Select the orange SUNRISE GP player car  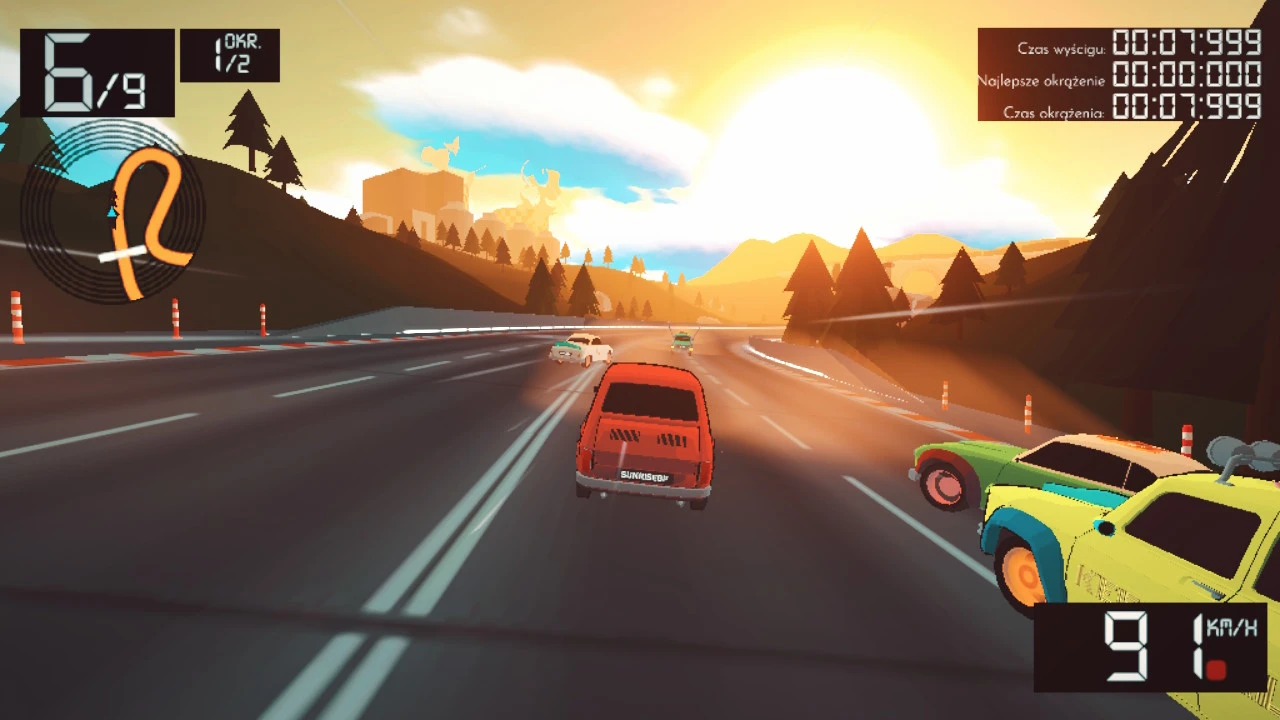coord(645,435)
